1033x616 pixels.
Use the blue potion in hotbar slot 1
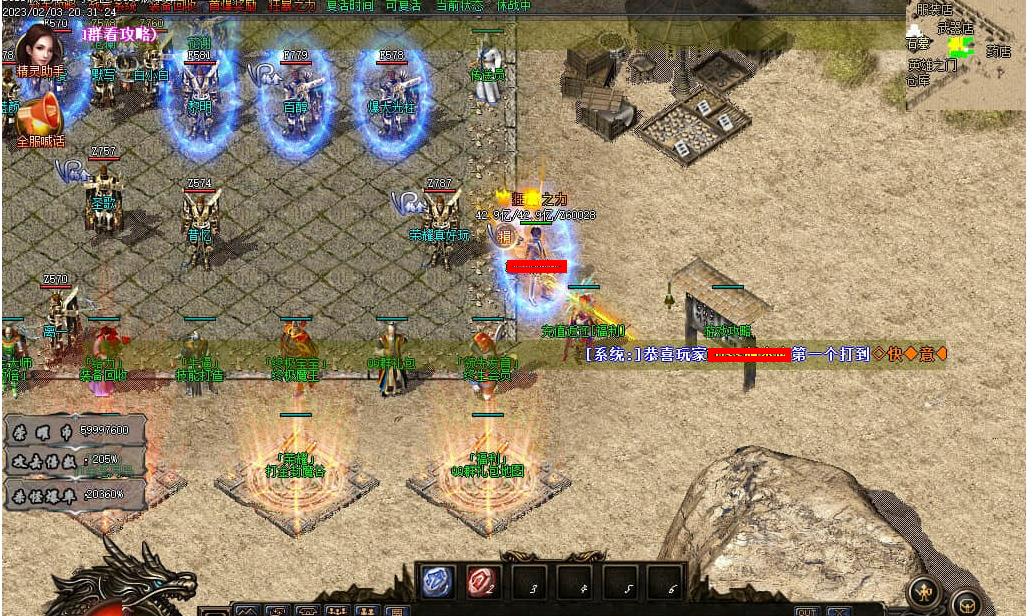click(x=438, y=582)
